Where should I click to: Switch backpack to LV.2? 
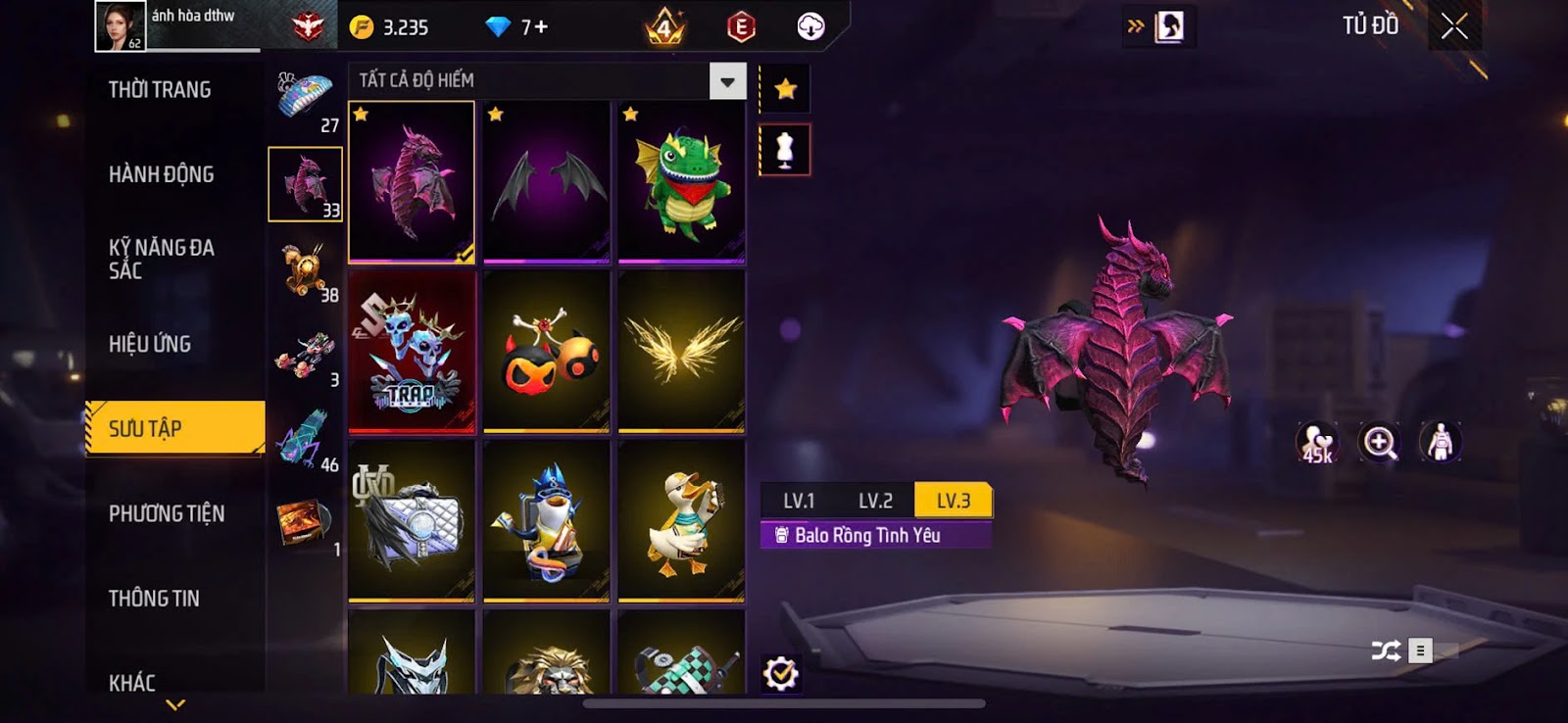click(875, 501)
